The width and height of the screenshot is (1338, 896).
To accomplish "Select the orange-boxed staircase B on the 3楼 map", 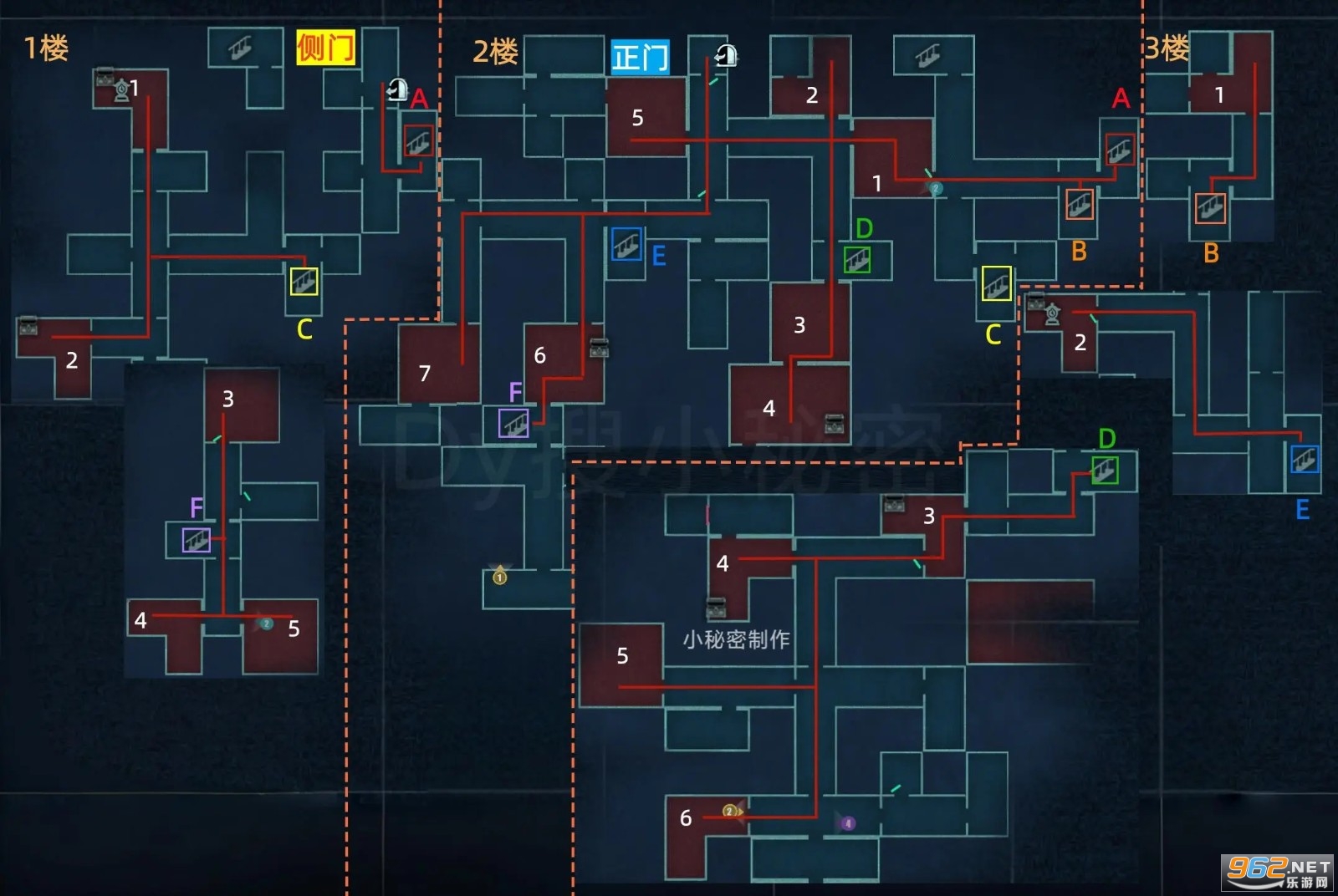I will click(1209, 208).
